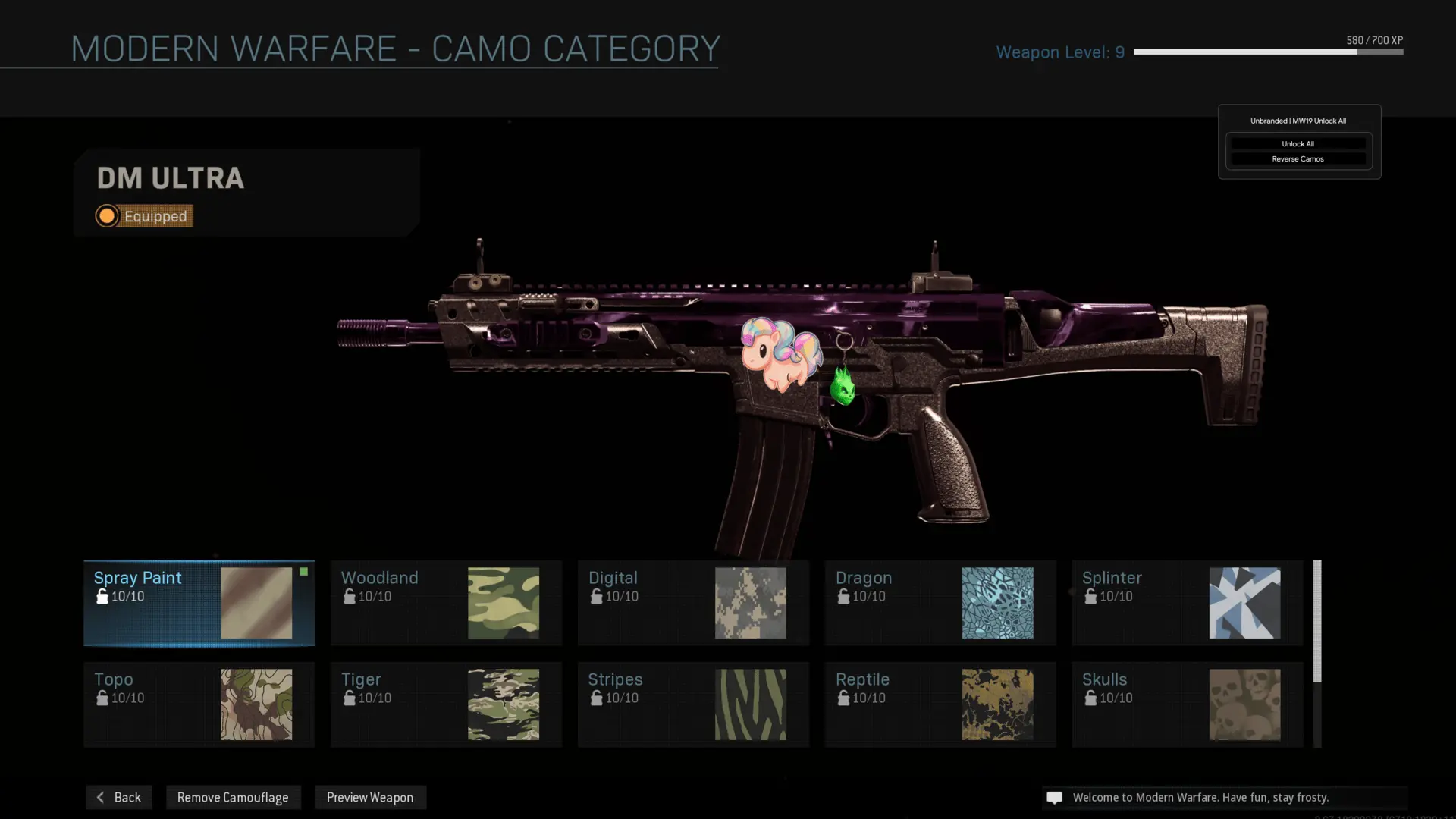The height and width of the screenshot is (819, 1456).
Task: Pick the Splinter camo category
Action: pyautogui.click(x=1187, y=603)
